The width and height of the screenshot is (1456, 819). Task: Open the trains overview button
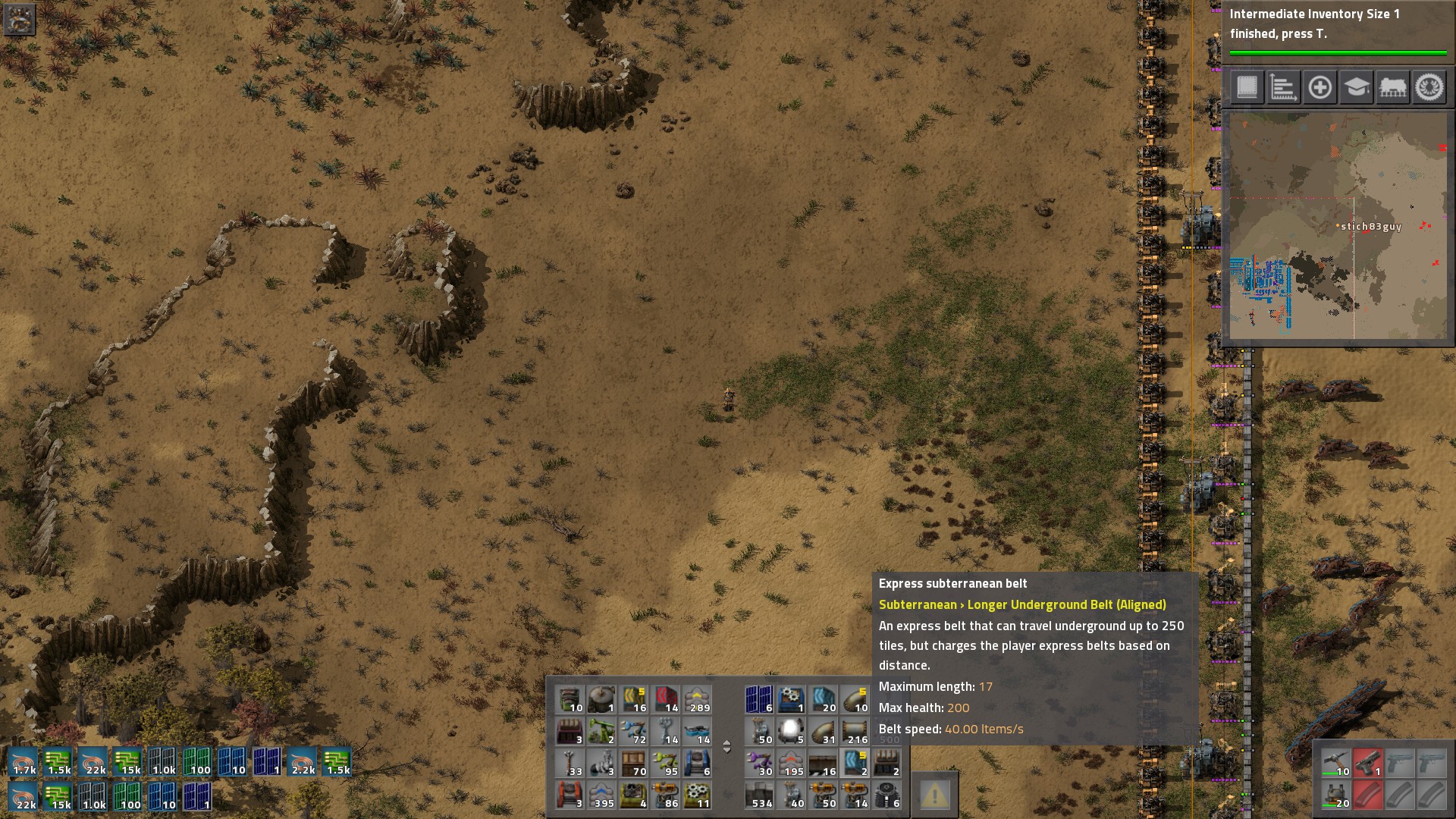point(1392,87)
